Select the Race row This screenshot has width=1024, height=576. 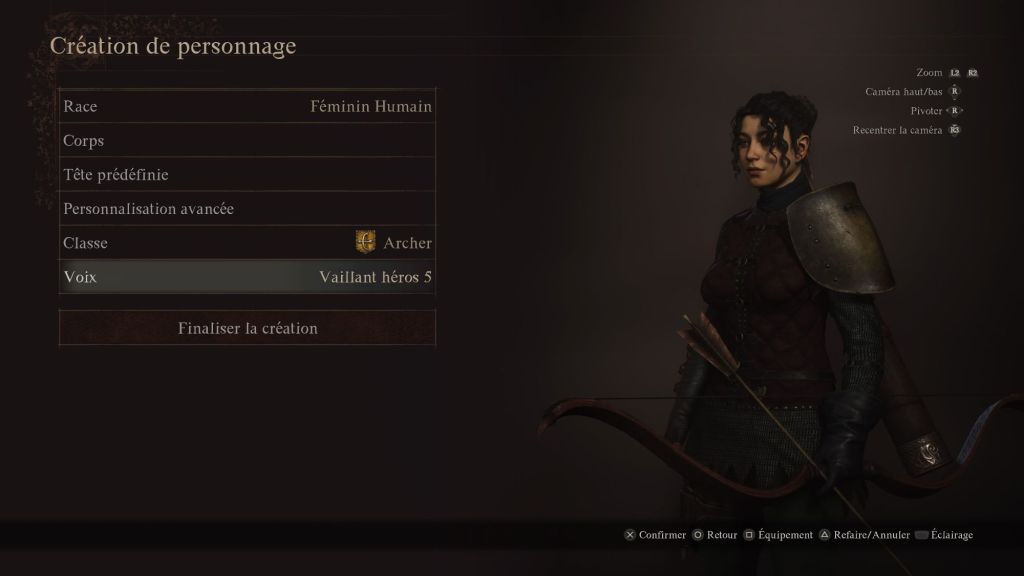pos(247,106)
